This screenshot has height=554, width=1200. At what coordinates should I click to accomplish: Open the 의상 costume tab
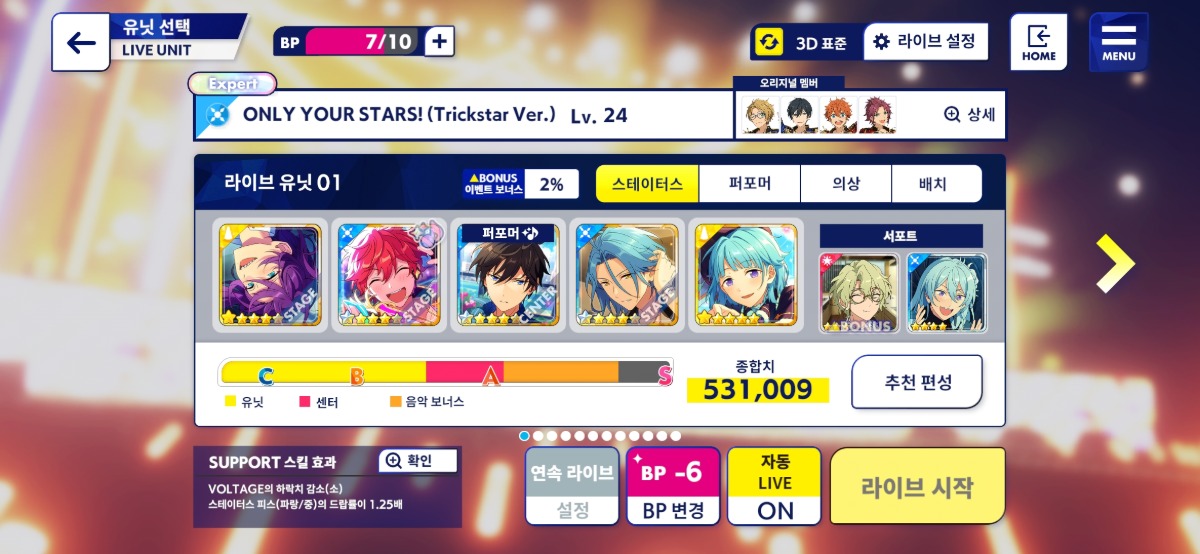[846, 184]
